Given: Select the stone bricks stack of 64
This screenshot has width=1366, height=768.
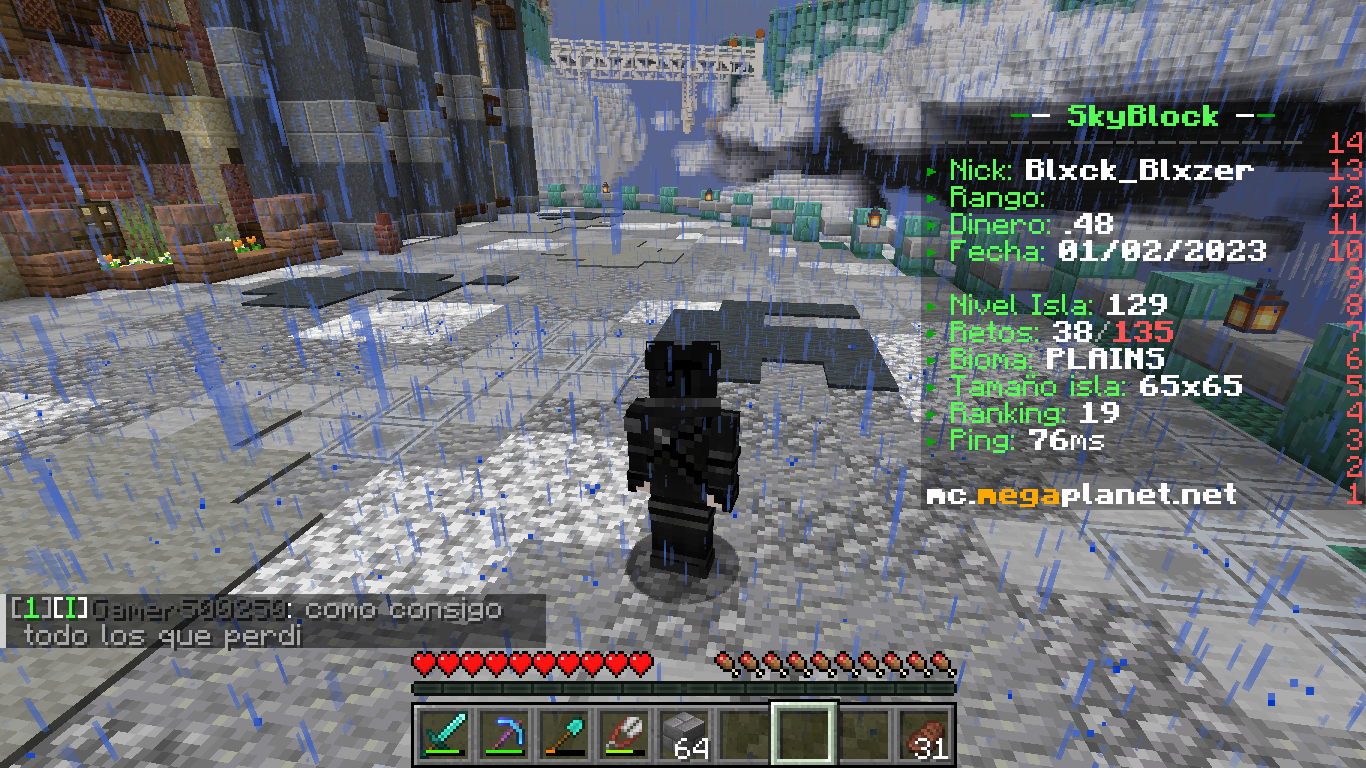Looking at the screenshot, I should [x=684, y=733].
